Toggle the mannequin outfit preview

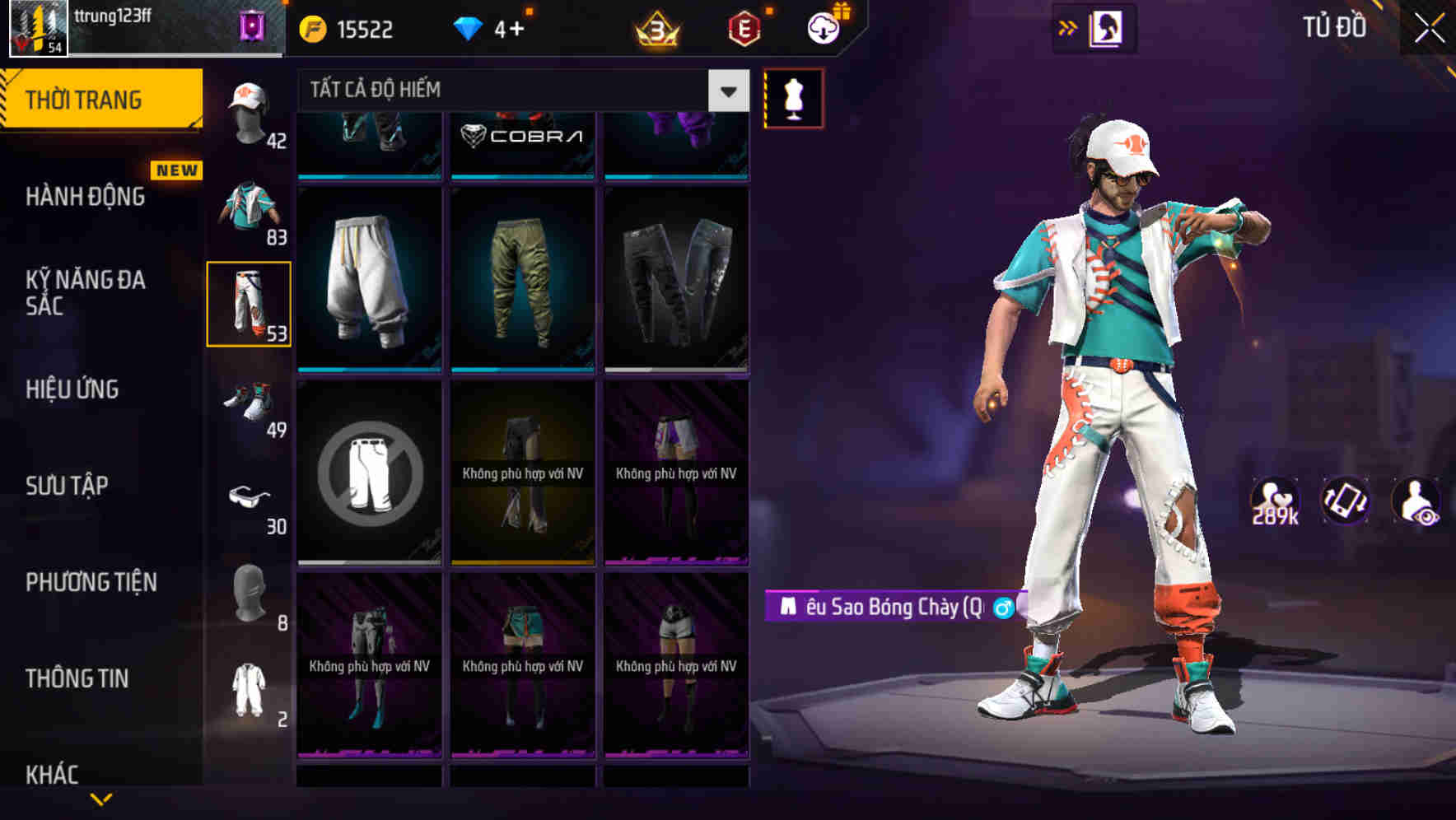pos(793,97)
